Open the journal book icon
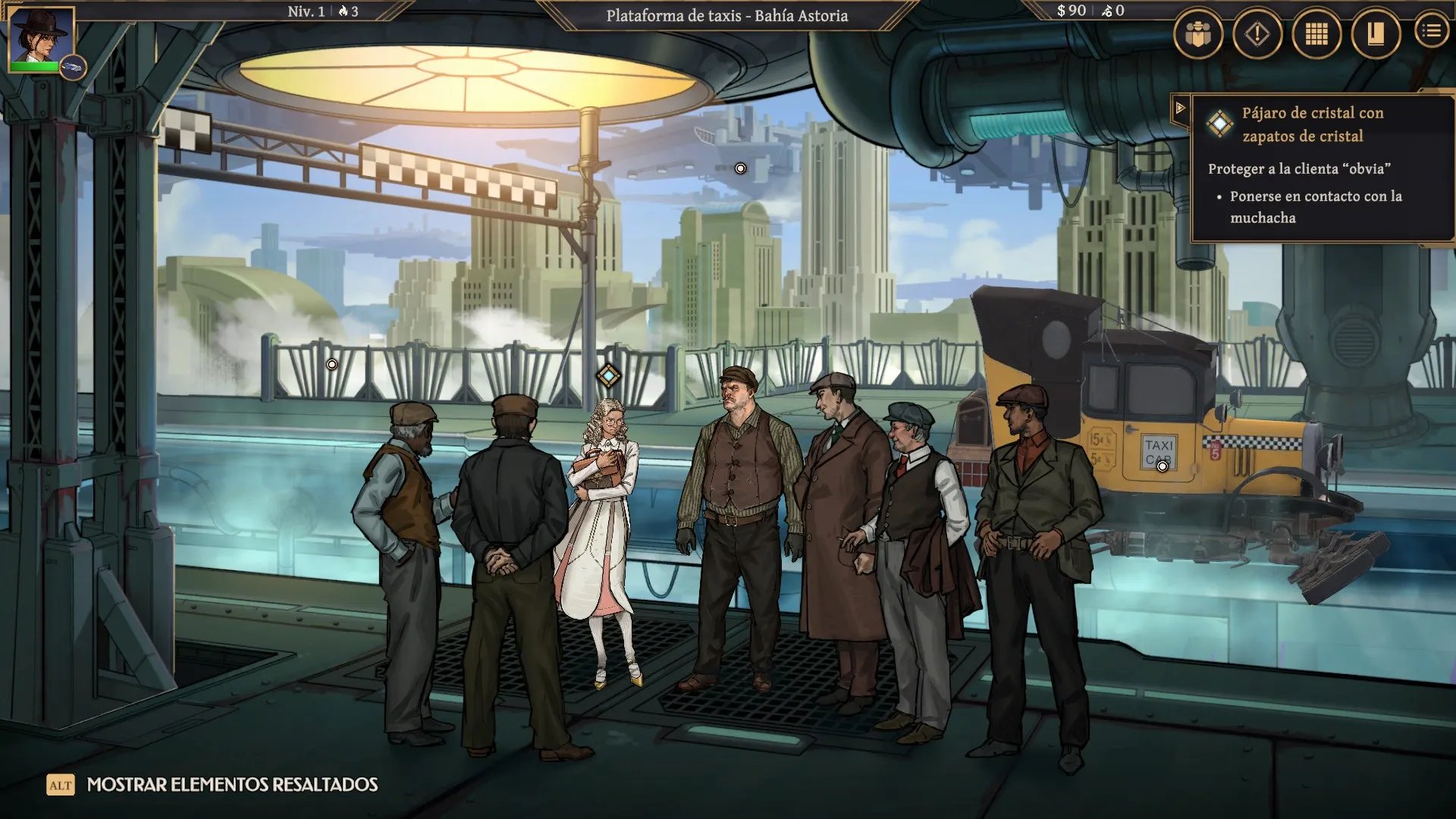This screenshot has width=1456, height=819. tap(1376, 34)
